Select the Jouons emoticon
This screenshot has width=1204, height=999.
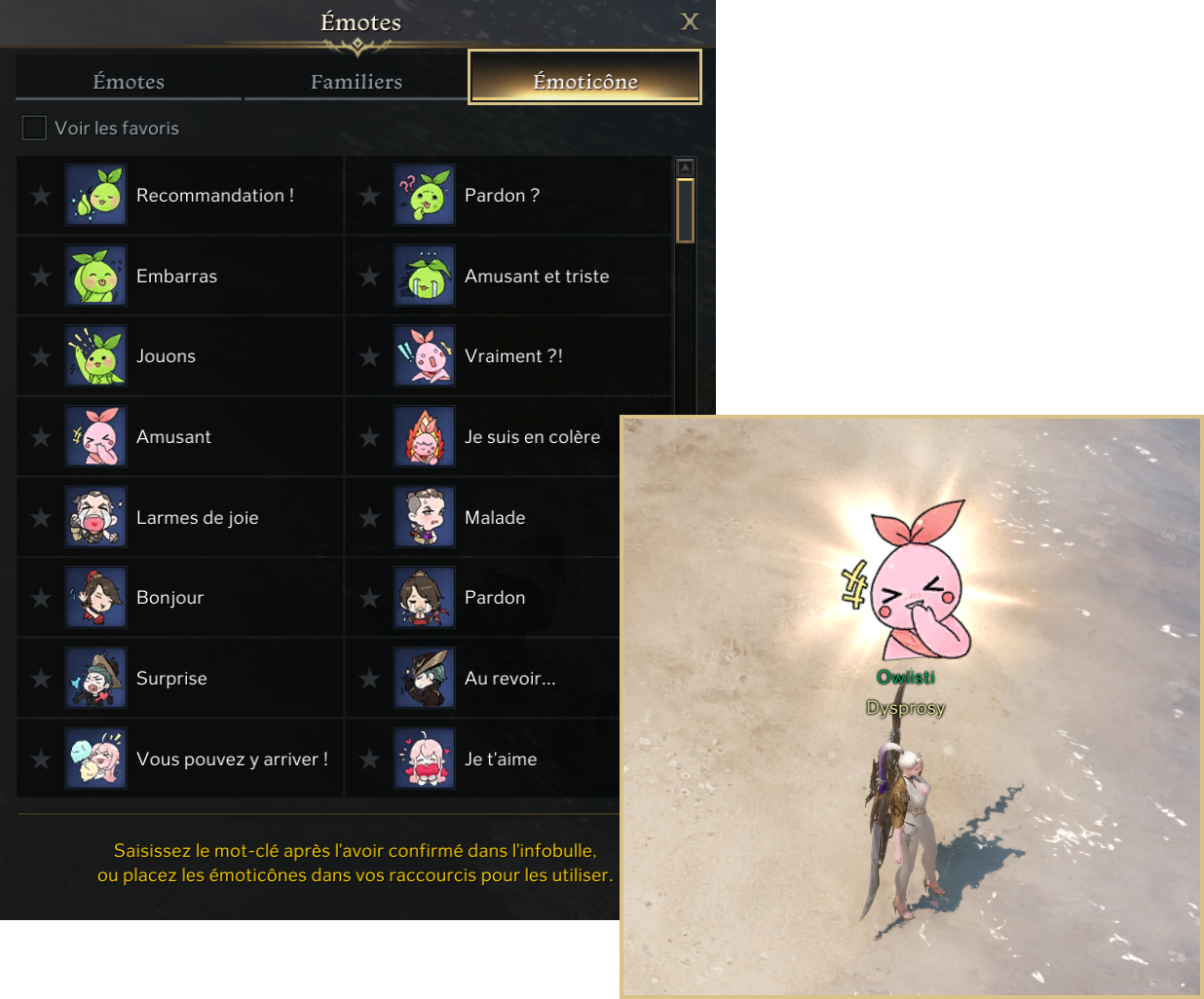[x=95, y=356]
